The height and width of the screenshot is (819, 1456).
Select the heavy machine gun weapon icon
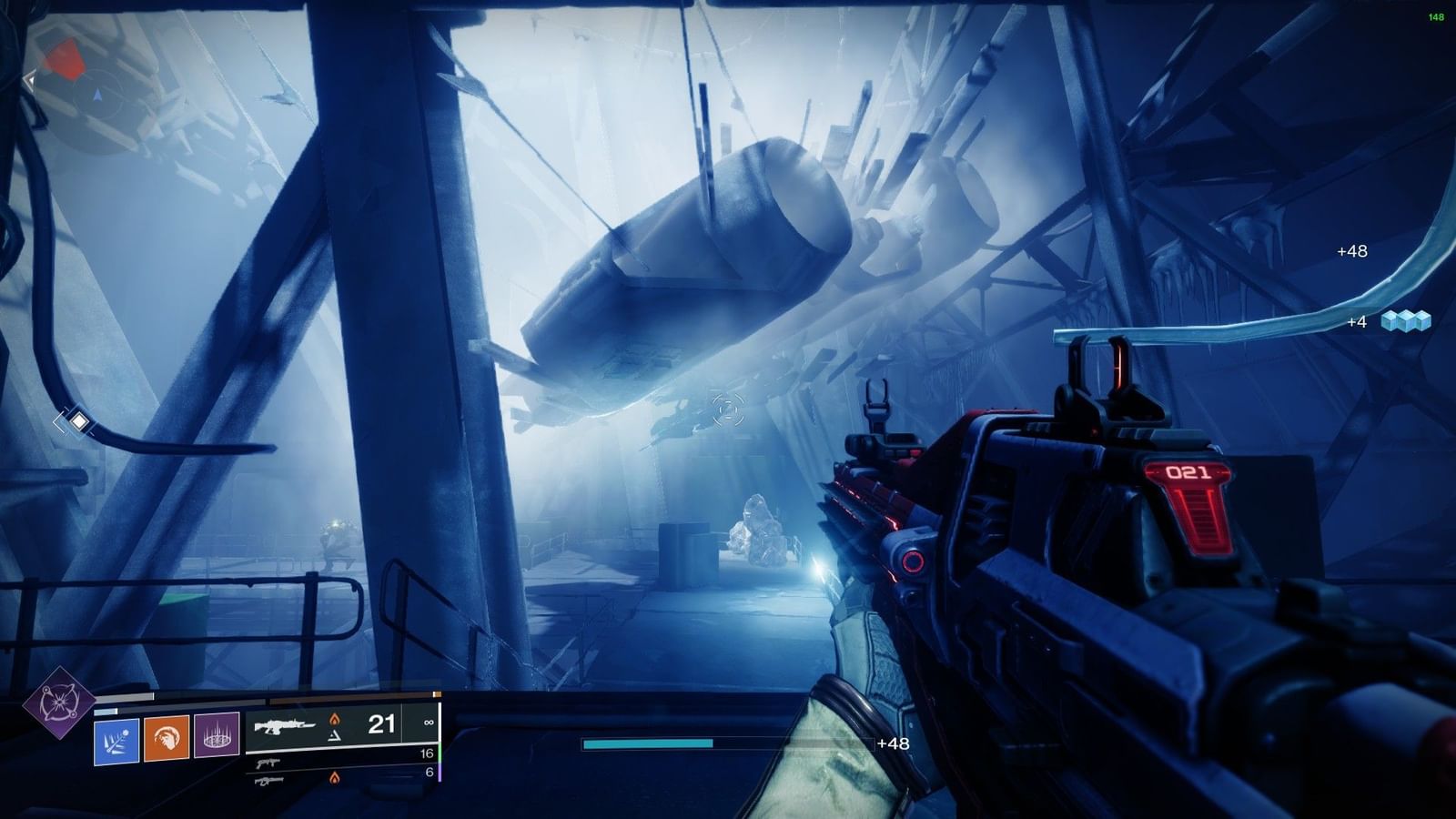268,781
